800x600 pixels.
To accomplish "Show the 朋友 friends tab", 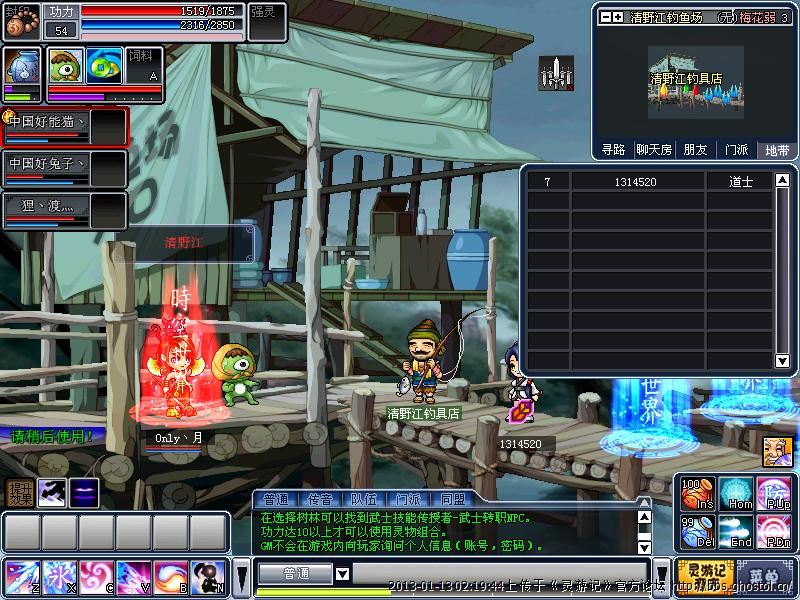I will (x=695, y=149).
